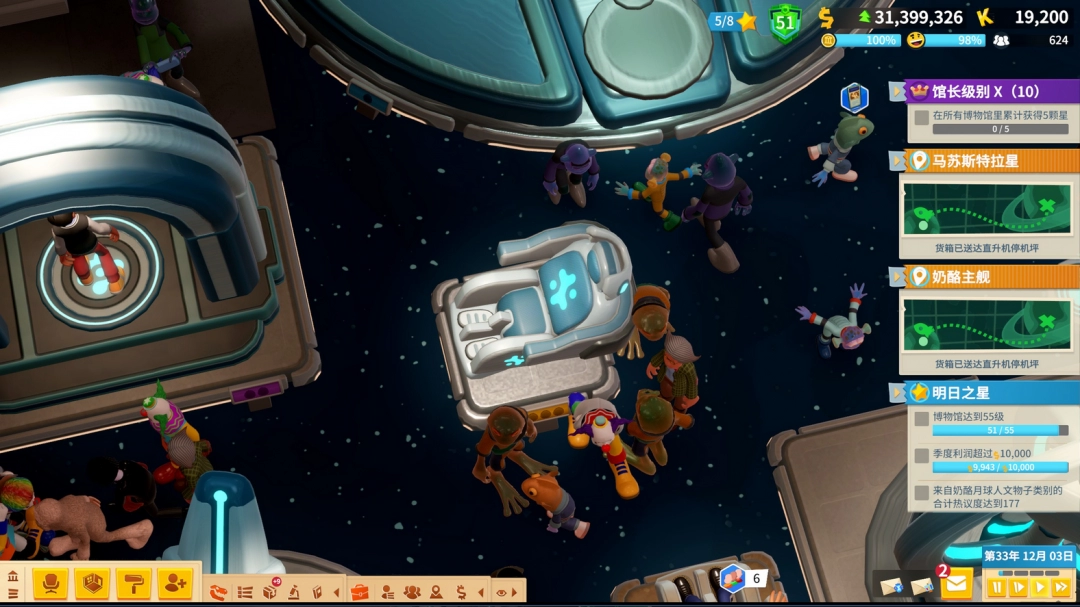Screen dimensions: 1080x607
Task: Open the hire staff menu
Action: (x=175, y=583)
